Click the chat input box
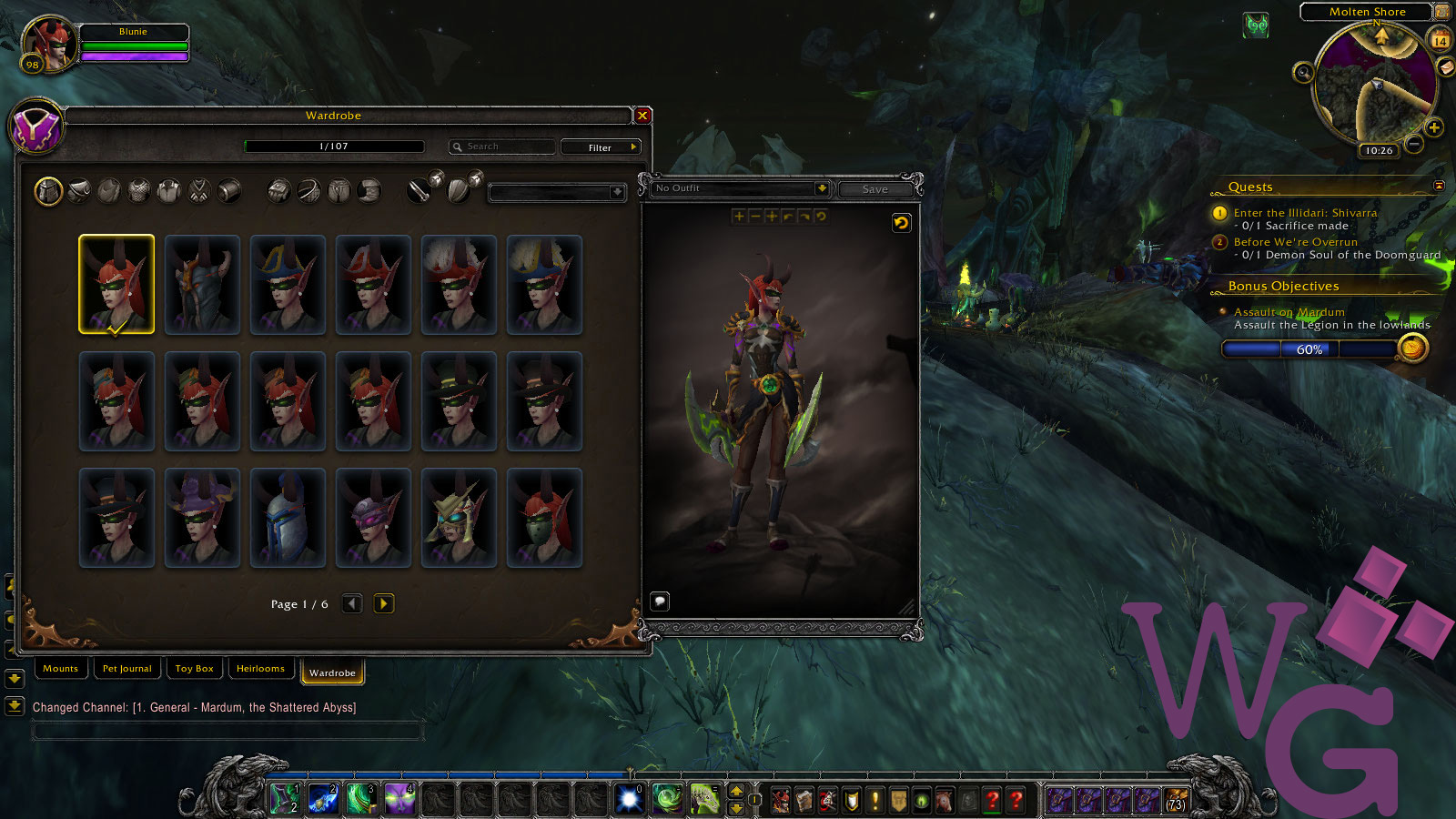 pos(227,730)
